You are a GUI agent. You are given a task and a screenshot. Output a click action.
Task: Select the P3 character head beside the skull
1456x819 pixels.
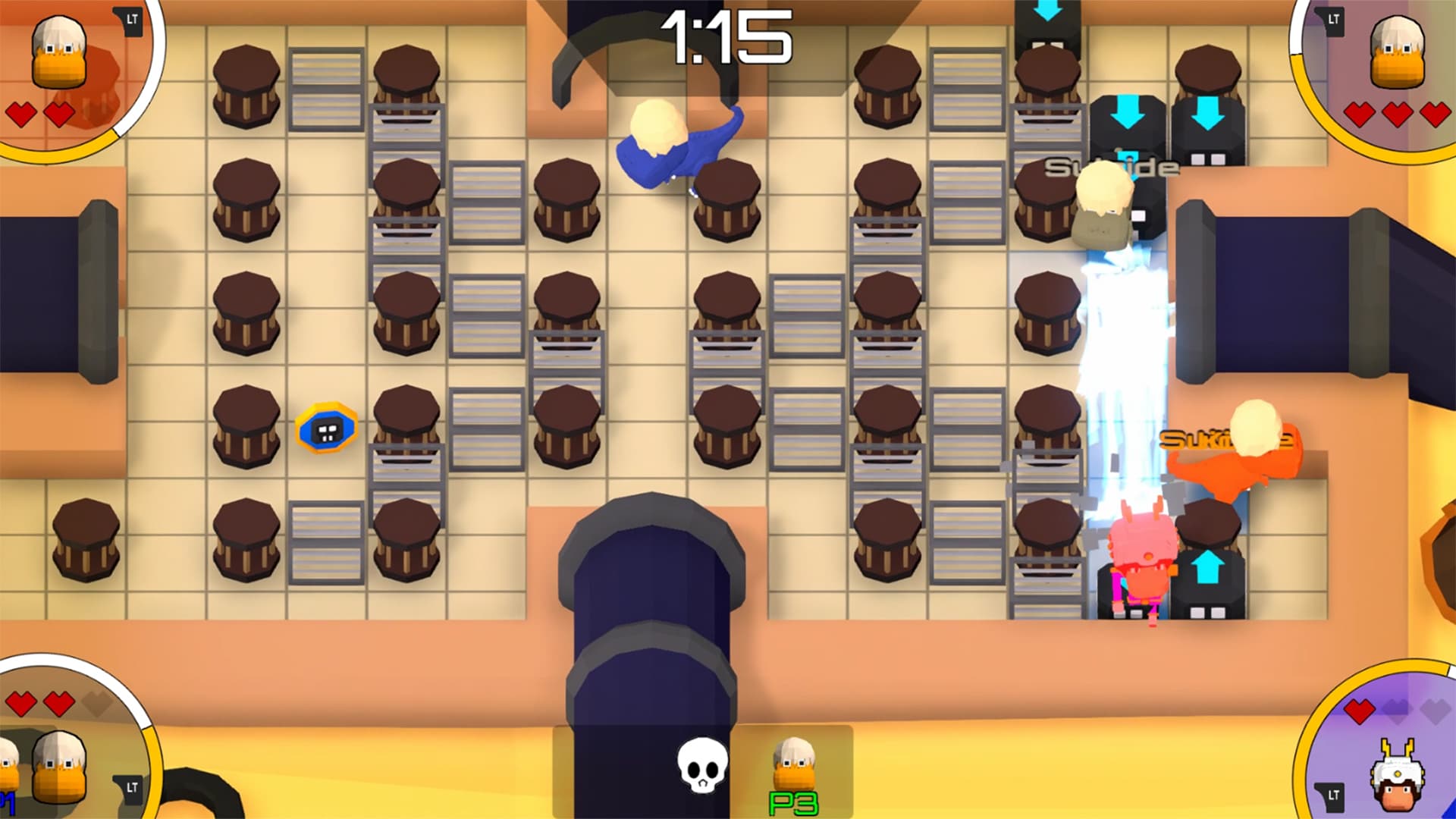point(792,762)
